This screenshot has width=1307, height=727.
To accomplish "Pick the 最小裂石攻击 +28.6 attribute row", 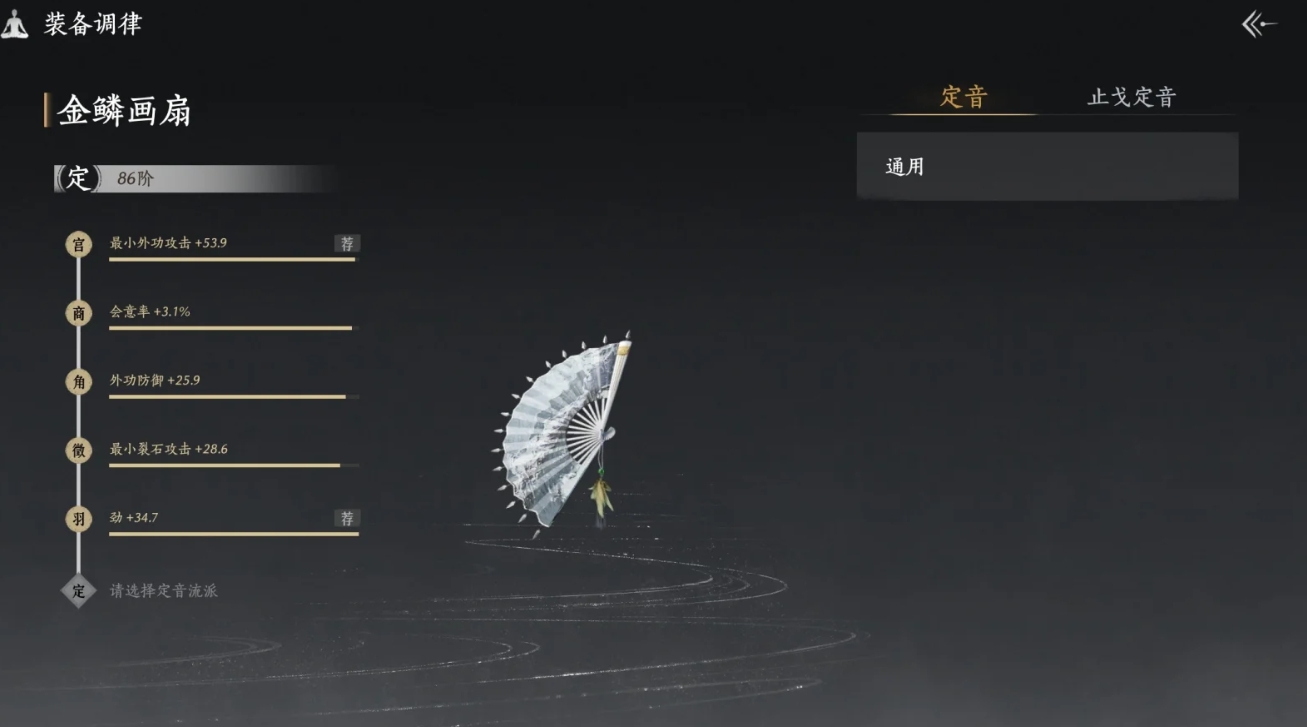I will [x=232, y=453].
